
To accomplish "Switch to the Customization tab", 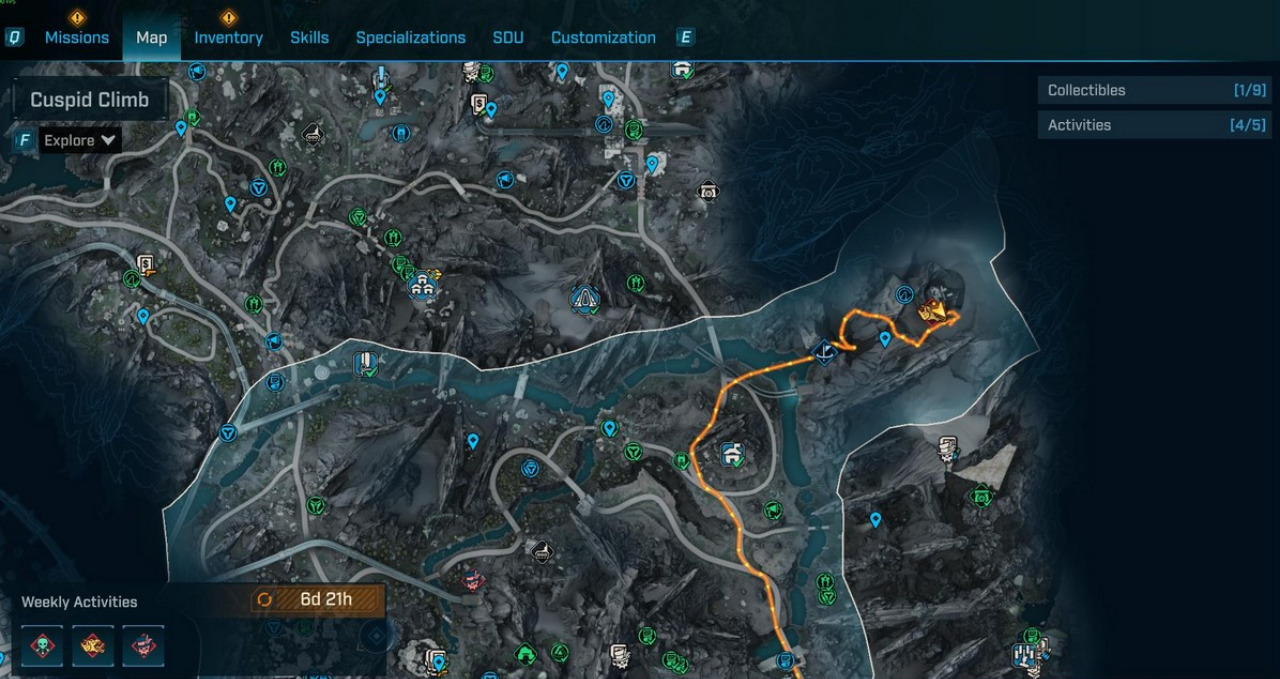I will coord(603,38).
